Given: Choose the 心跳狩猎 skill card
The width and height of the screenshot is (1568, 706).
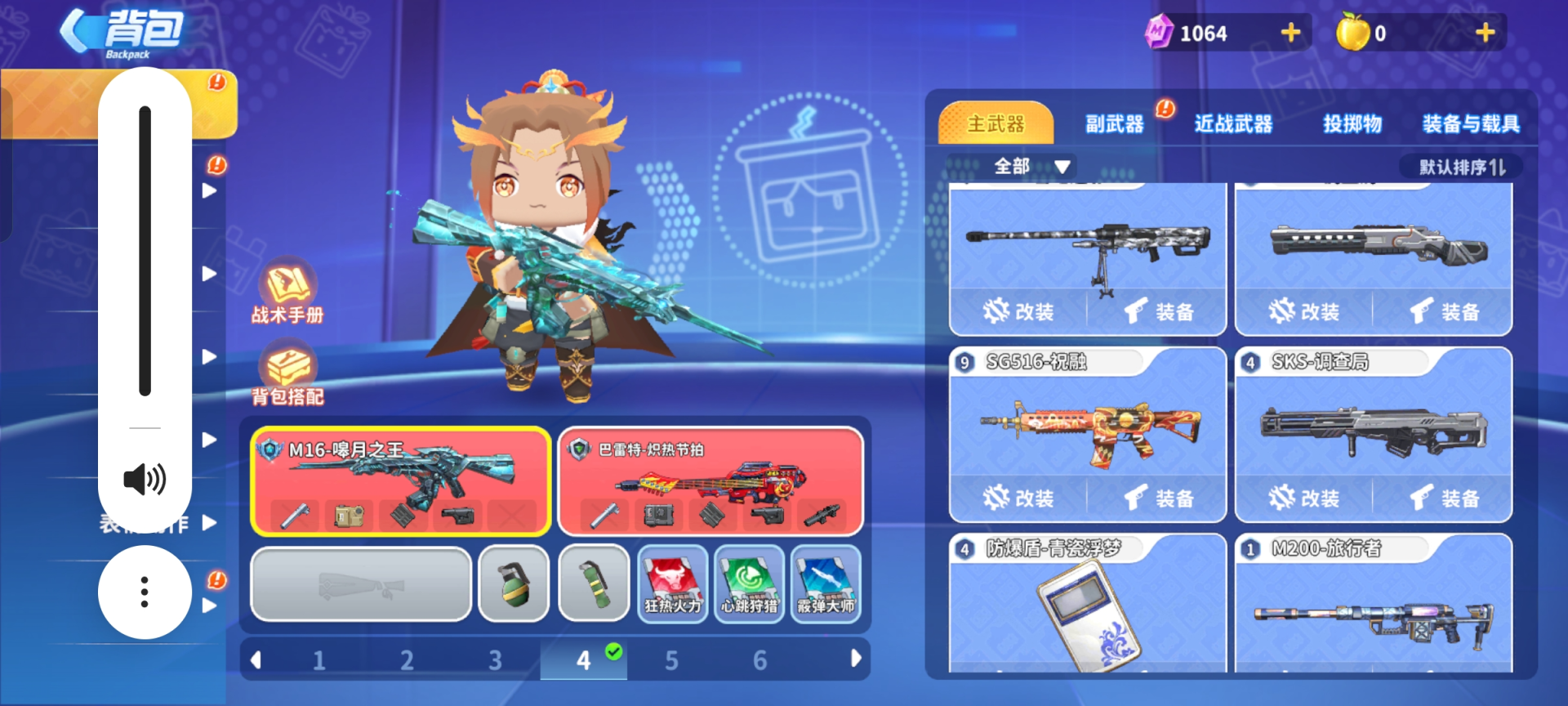Looking at the screenshot, I should coord(749,584).
